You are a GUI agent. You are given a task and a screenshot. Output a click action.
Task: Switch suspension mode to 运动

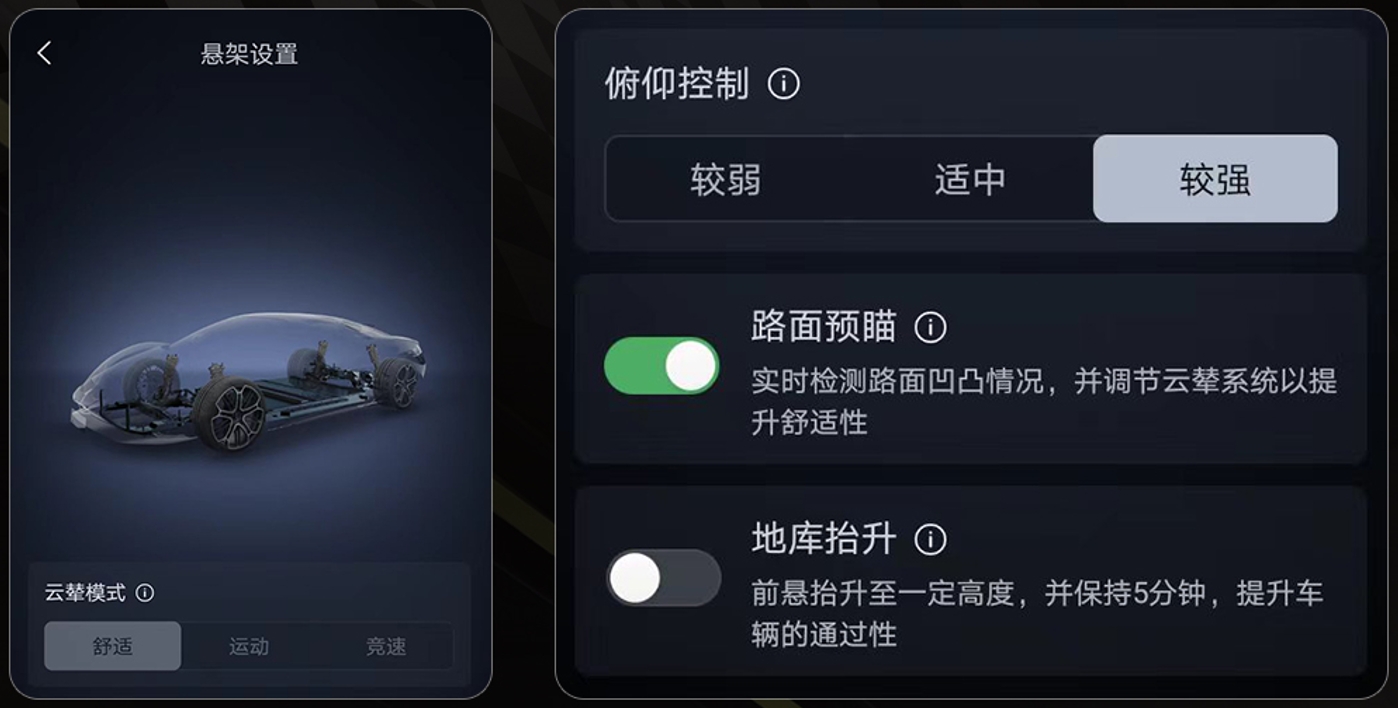[249, 646]
